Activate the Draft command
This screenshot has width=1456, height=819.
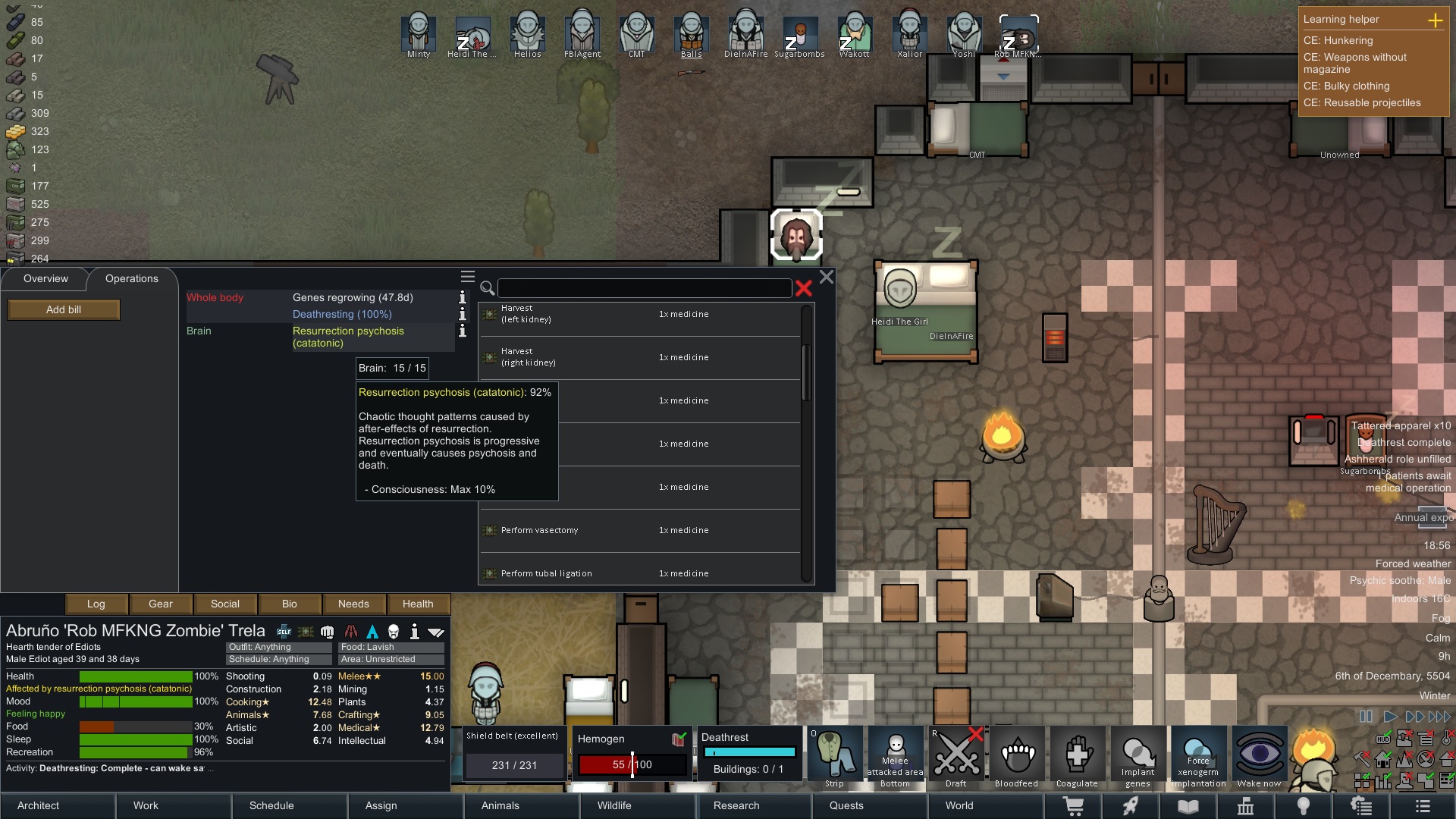pos(955,758)
